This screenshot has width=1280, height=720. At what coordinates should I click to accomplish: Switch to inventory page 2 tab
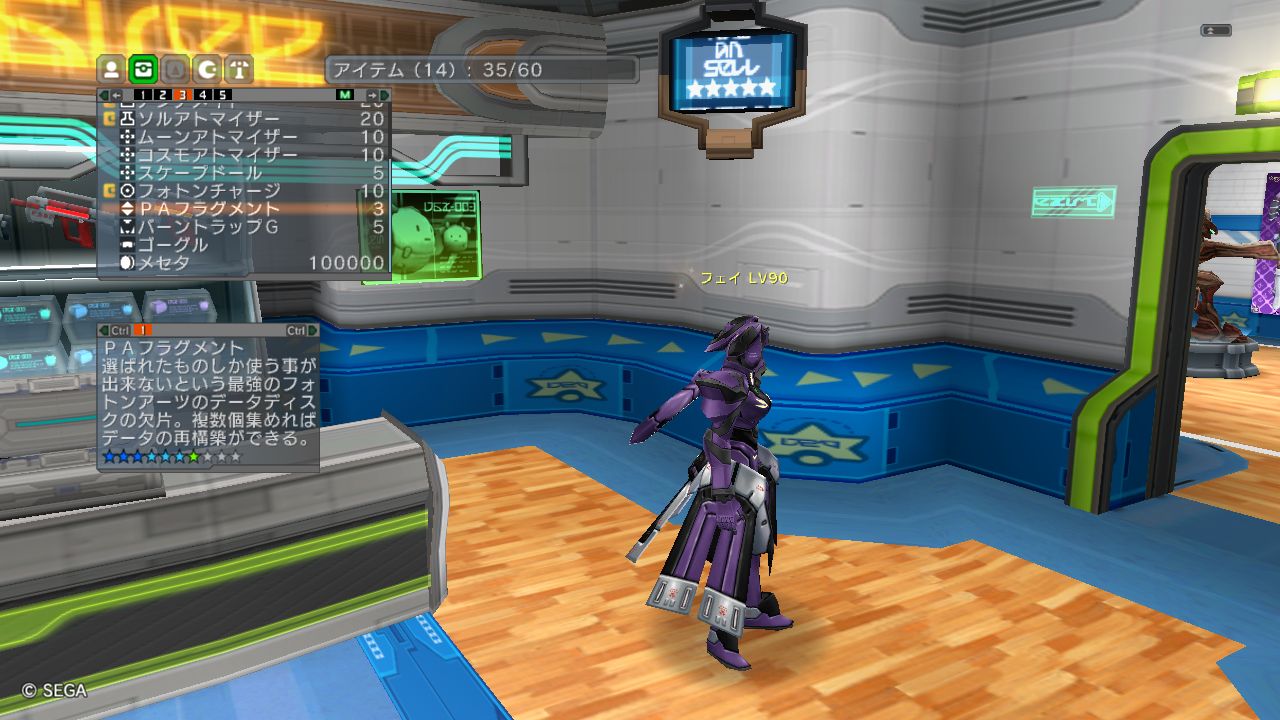163,95
